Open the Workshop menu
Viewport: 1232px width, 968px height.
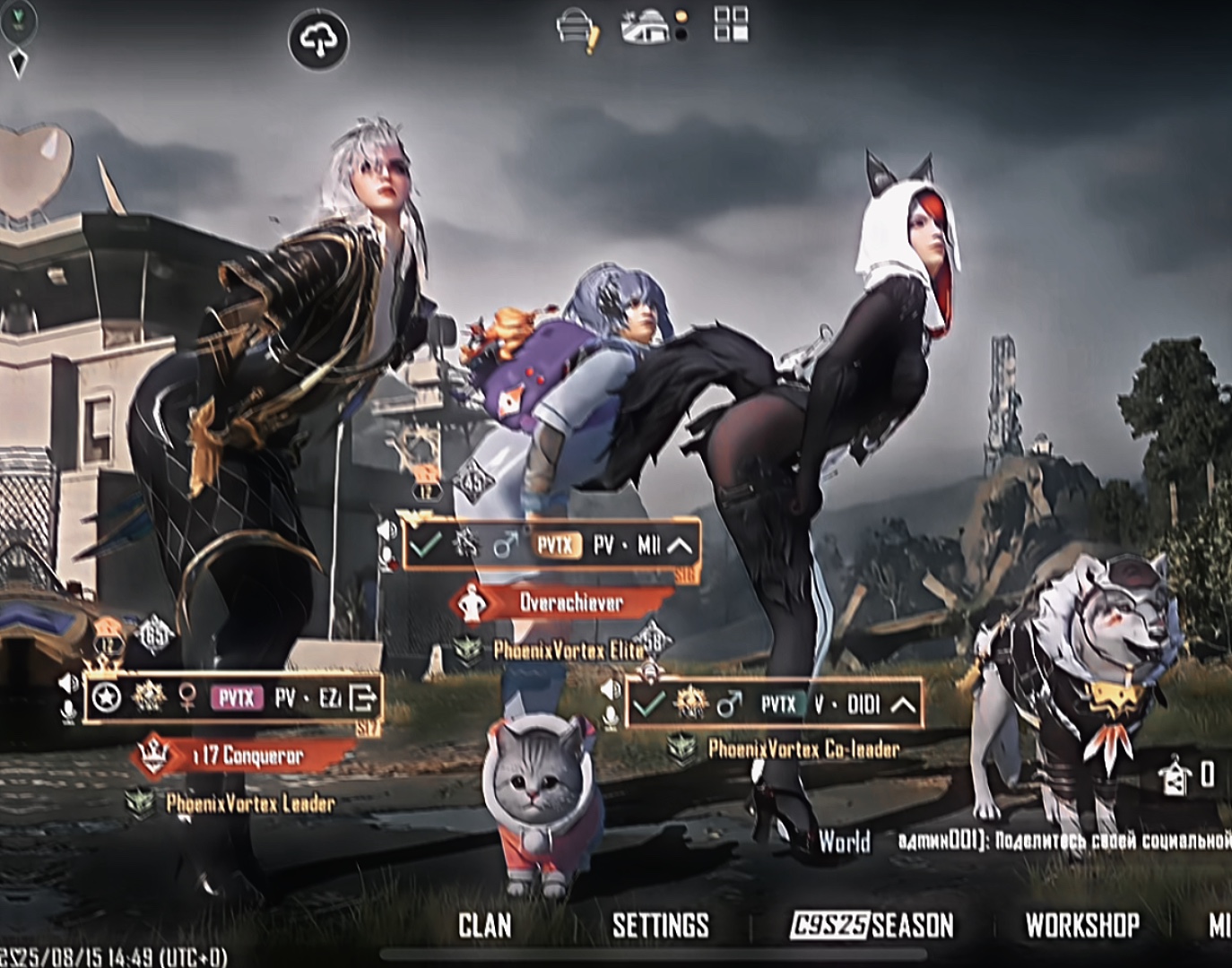pyautogui.click(x=1081, y=926)
